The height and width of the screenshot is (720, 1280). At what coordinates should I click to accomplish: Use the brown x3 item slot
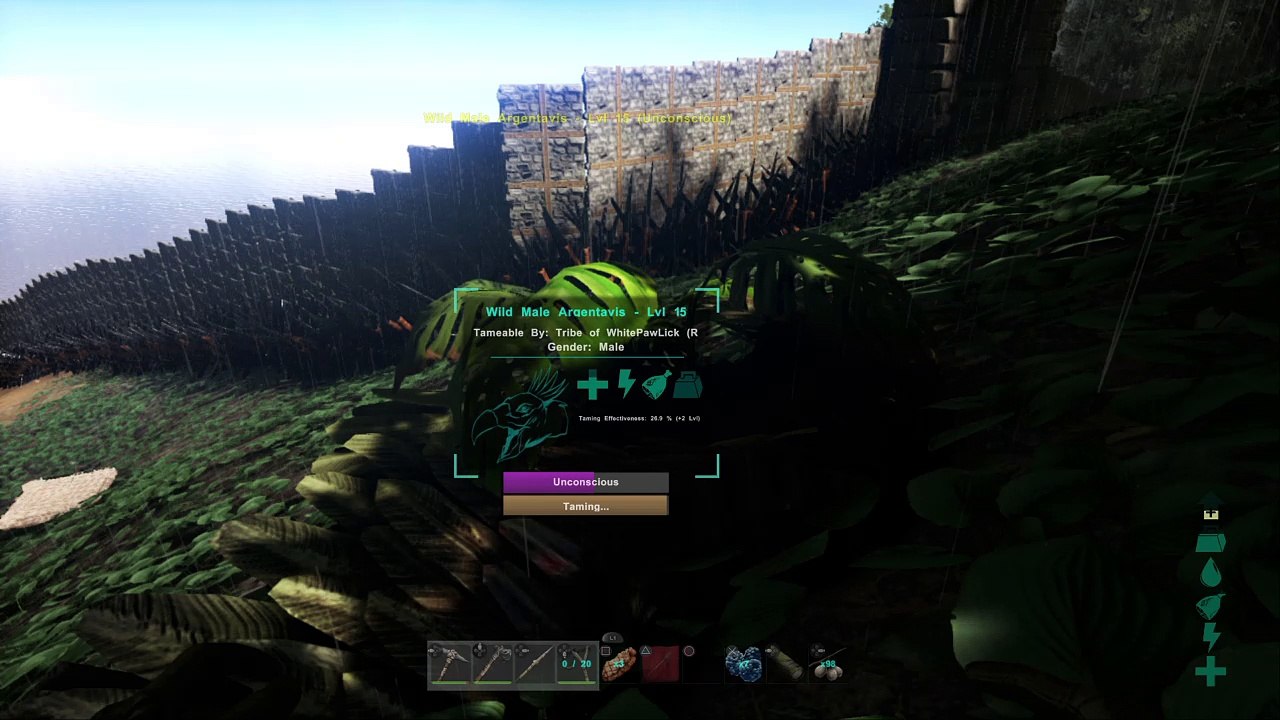pos(619,664)
